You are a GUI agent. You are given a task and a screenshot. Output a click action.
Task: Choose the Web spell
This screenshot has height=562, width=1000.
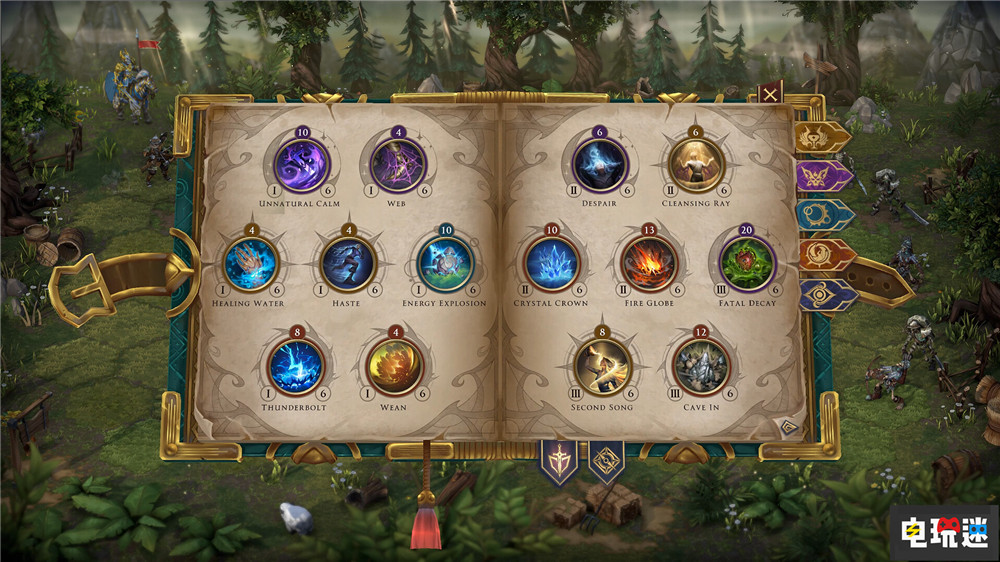point(398,165)
